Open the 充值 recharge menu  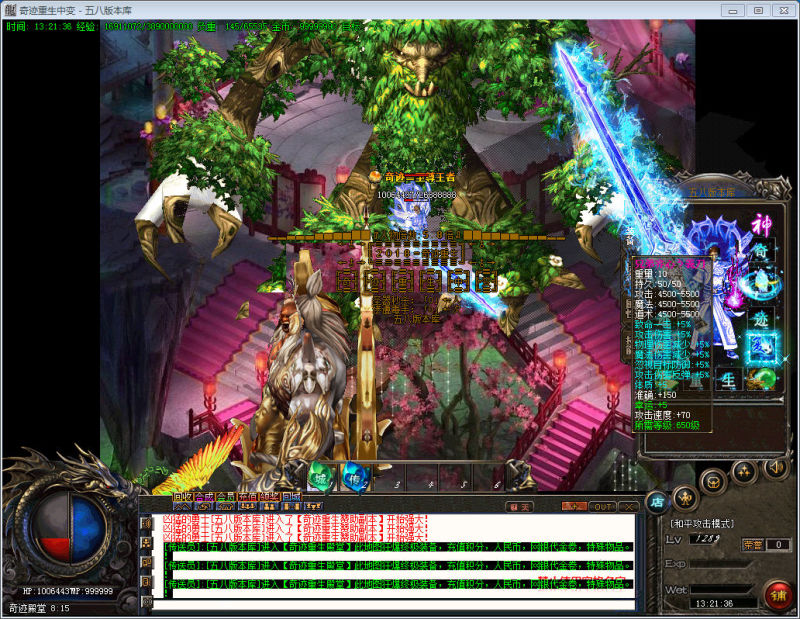247,496
